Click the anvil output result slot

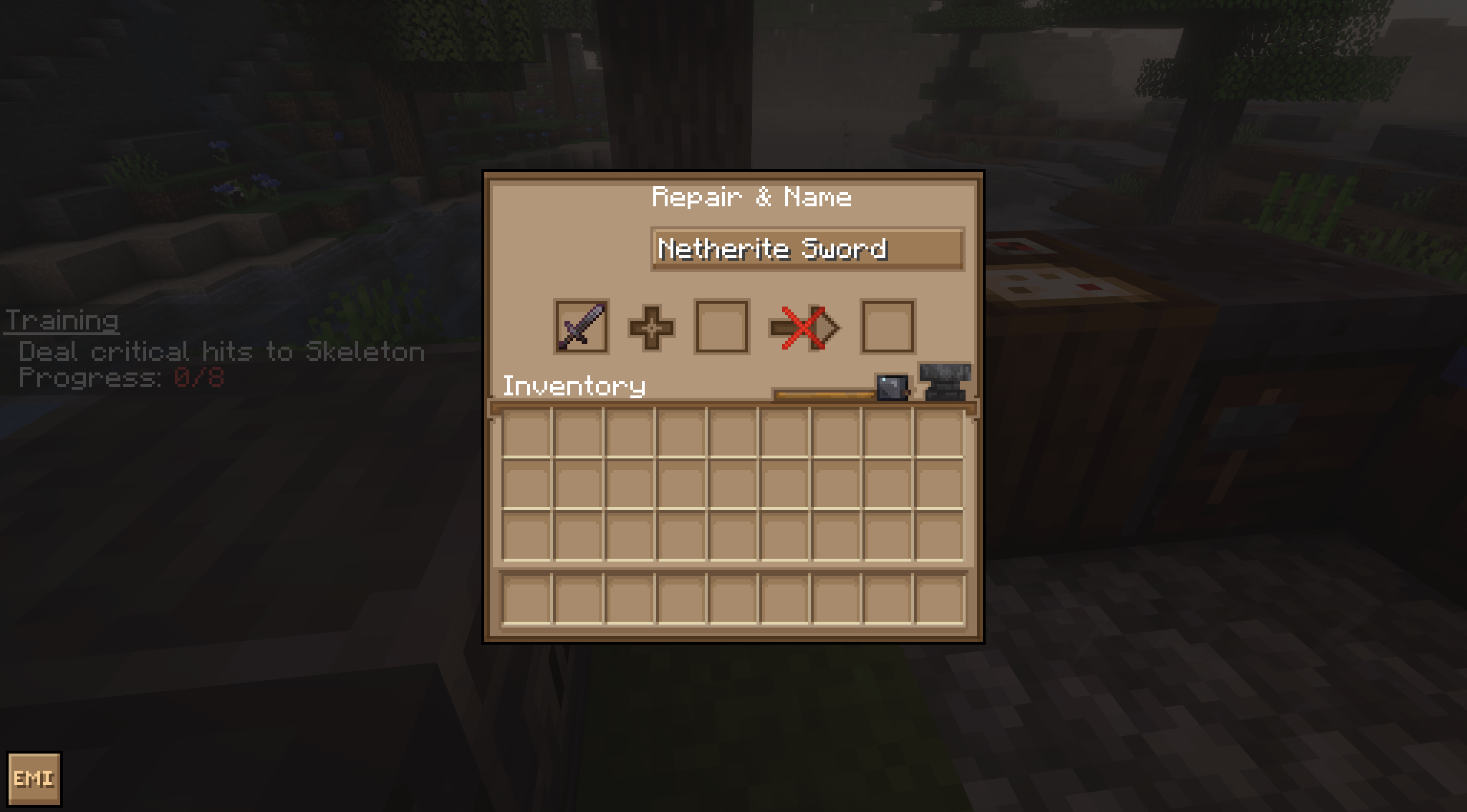pyautogui.click(x=887, y=327)
